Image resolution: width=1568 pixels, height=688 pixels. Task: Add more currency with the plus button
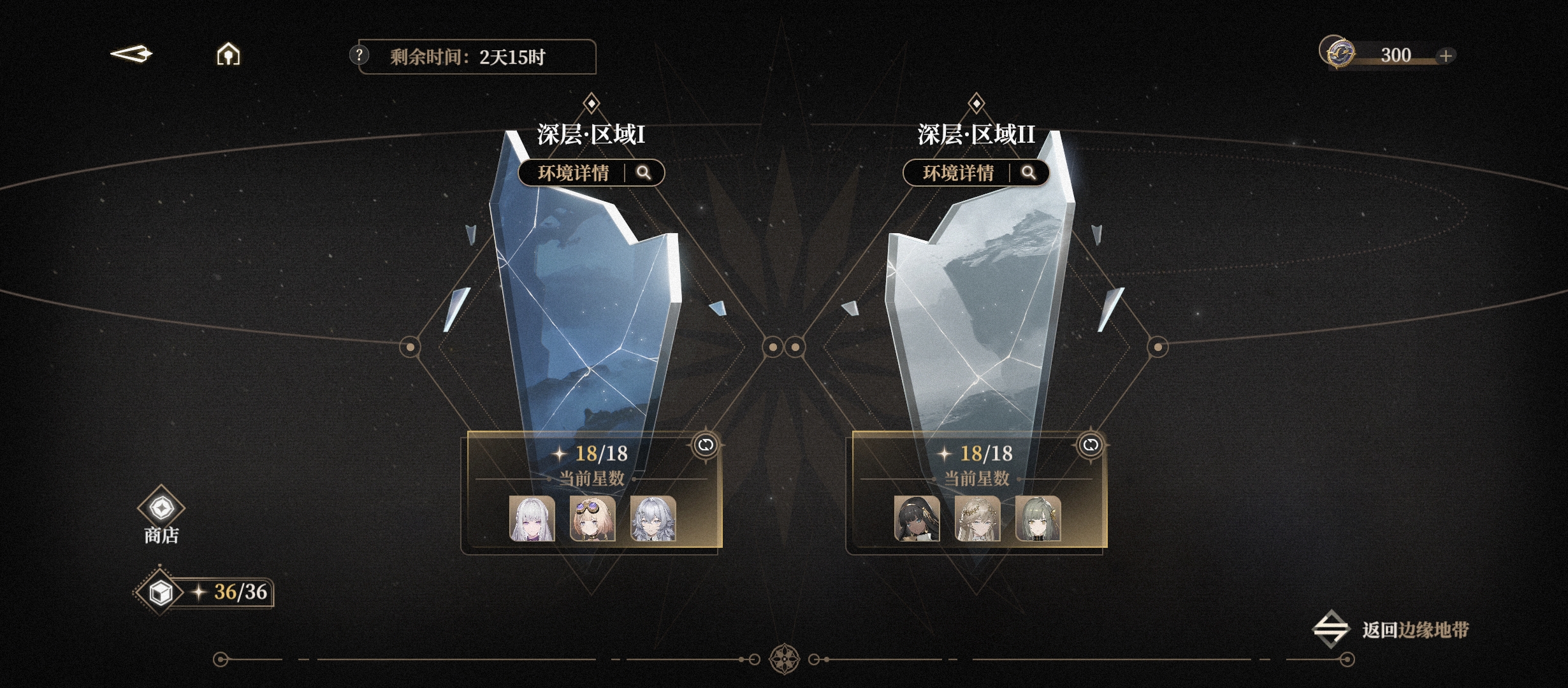pos(1446,56)
